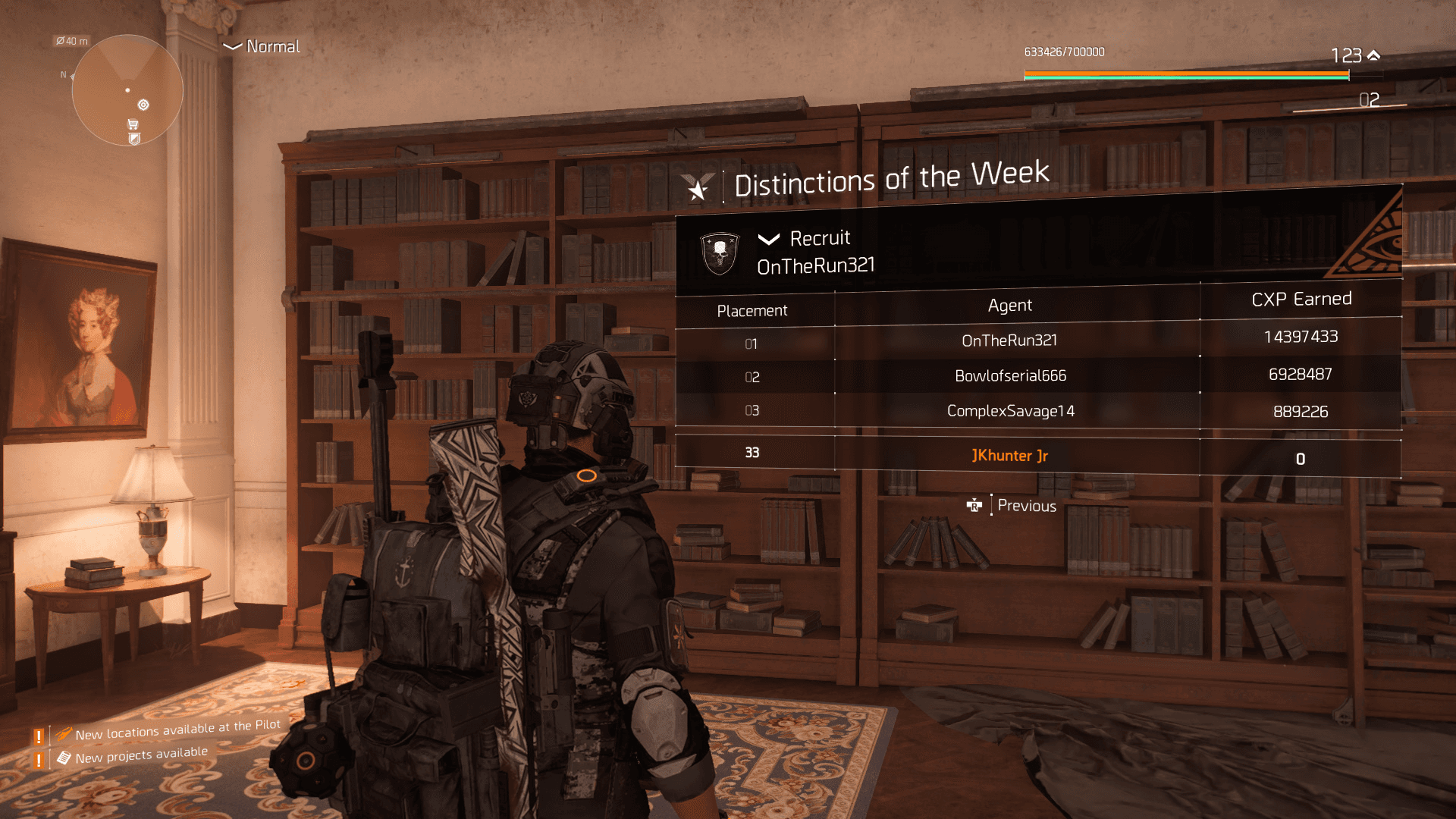Screen dimensions: 1456x819
Task: Open the circular minimap
Action: coord(127,90)
